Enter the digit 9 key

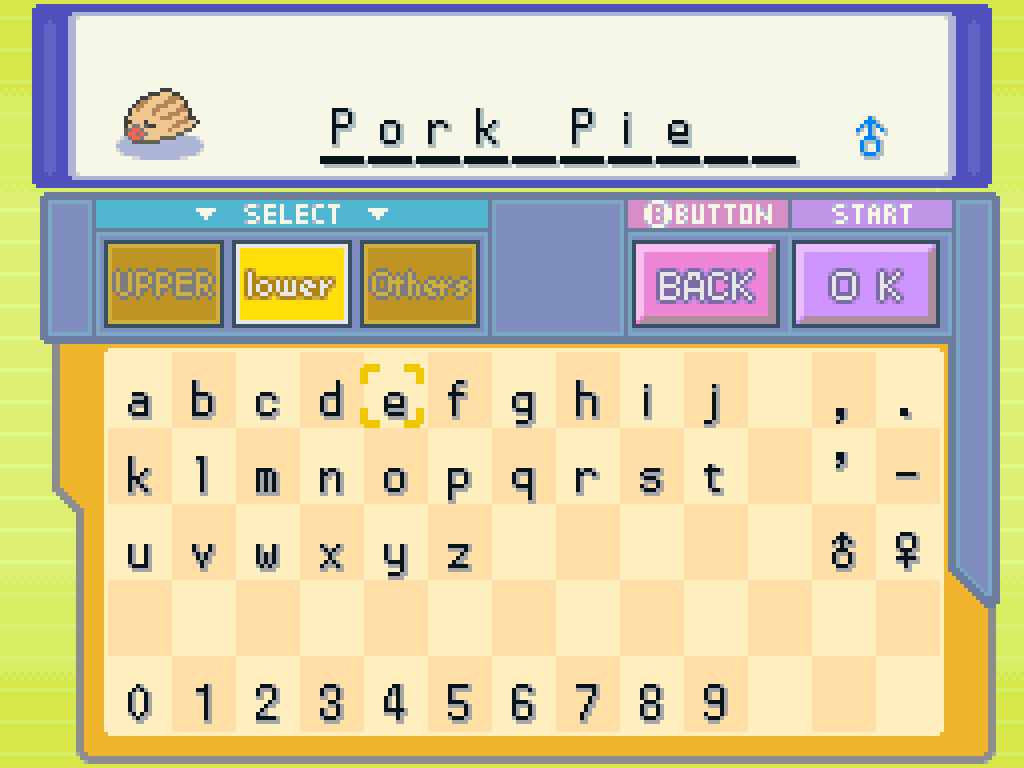(x=713, y=703)
